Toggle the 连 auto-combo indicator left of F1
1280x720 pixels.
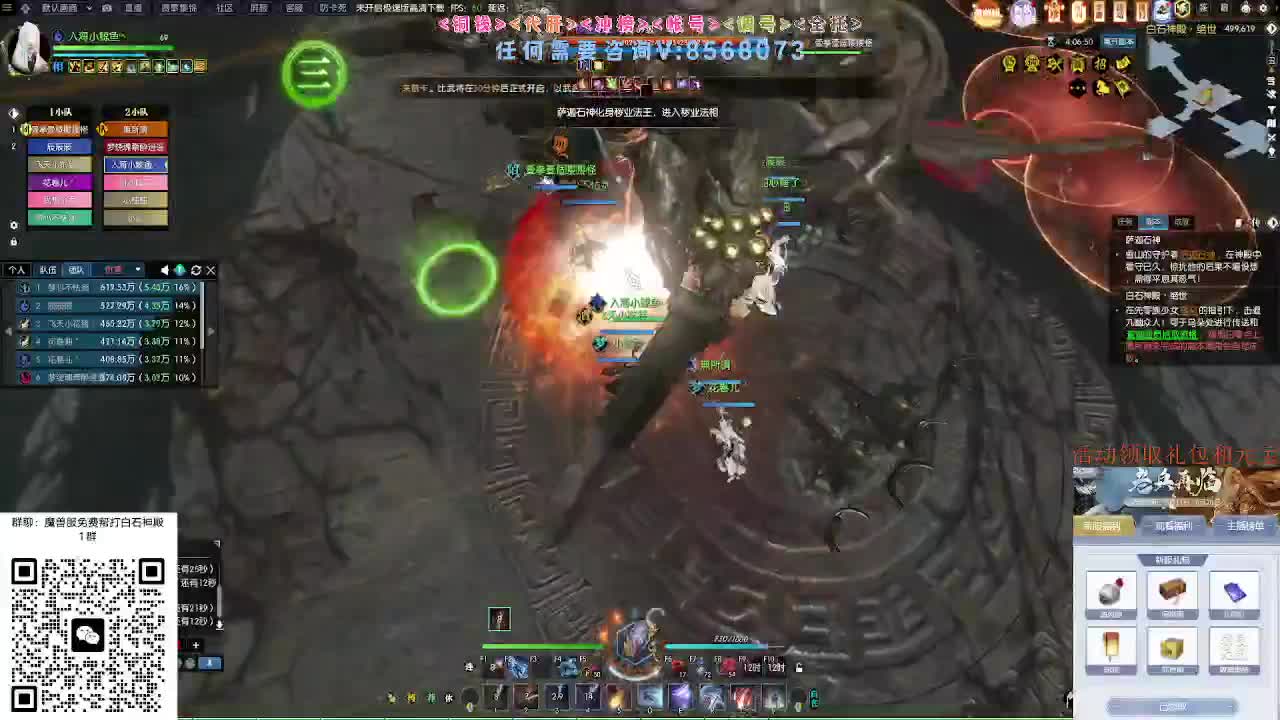470,666
